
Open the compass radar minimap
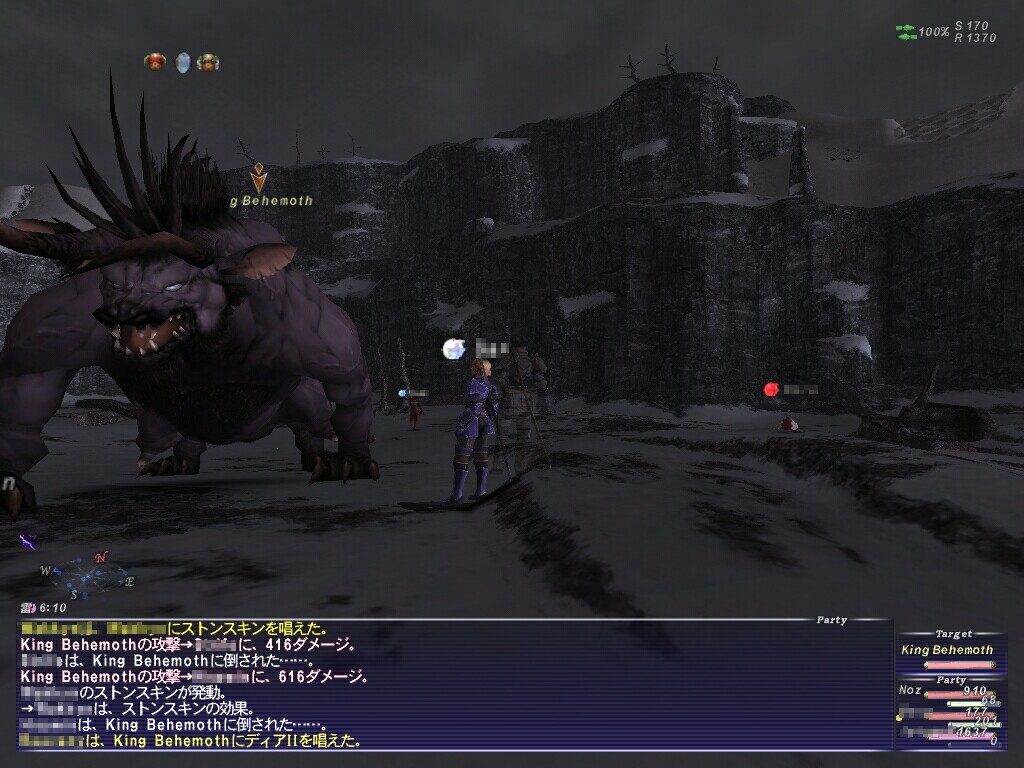(x=88, y=575)
